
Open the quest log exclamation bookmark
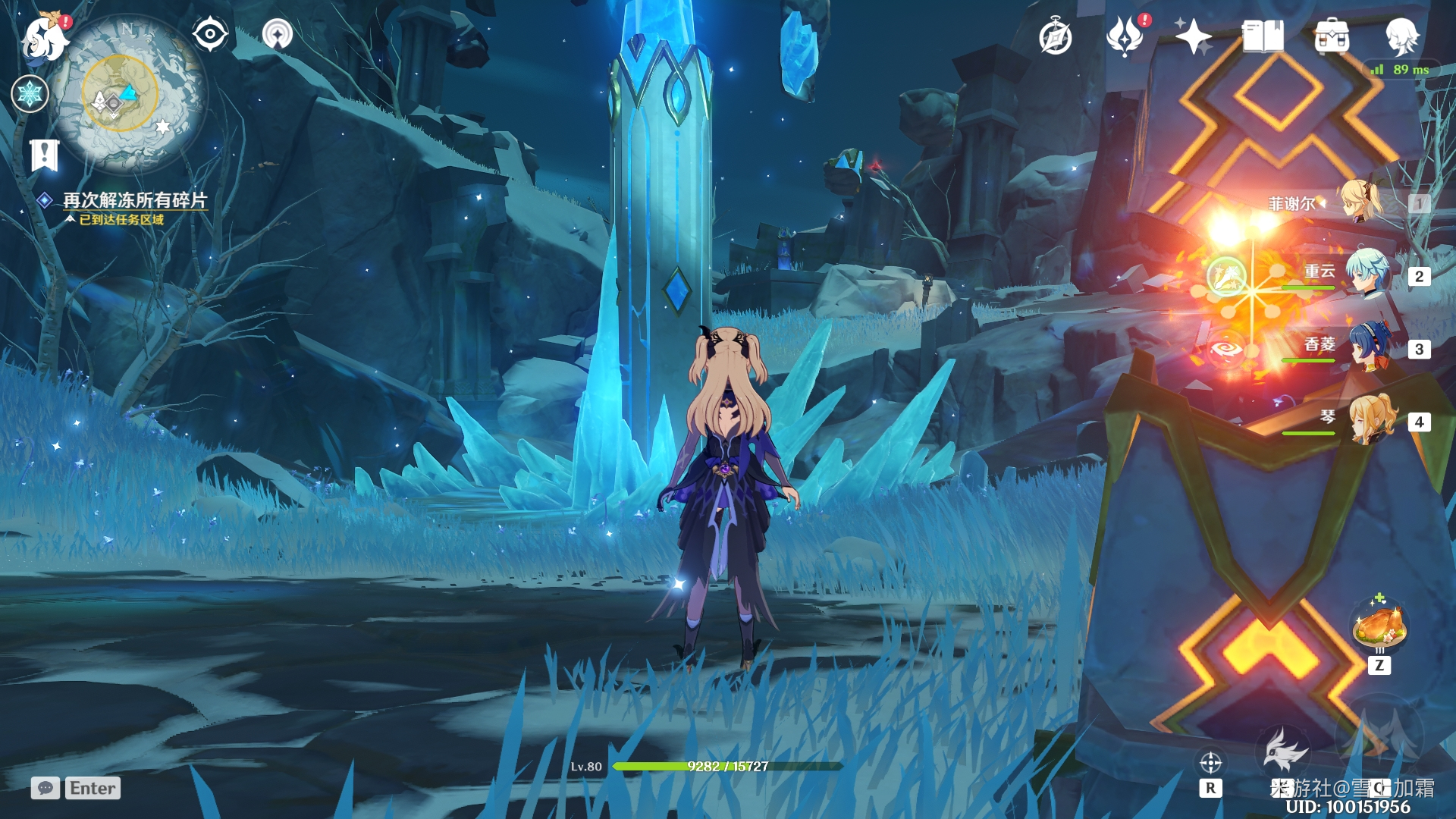pyautogui.click(x=44, y=155)
